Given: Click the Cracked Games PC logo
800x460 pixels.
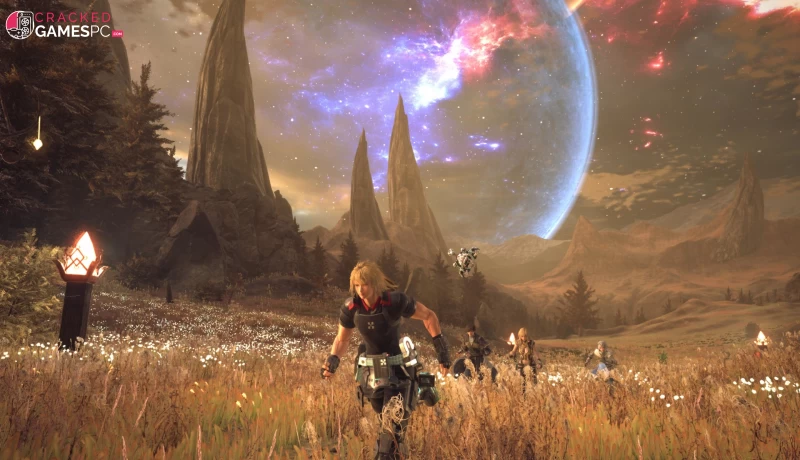Looking at the screenshot, I should pyautogui.click(x=62, y=24).
